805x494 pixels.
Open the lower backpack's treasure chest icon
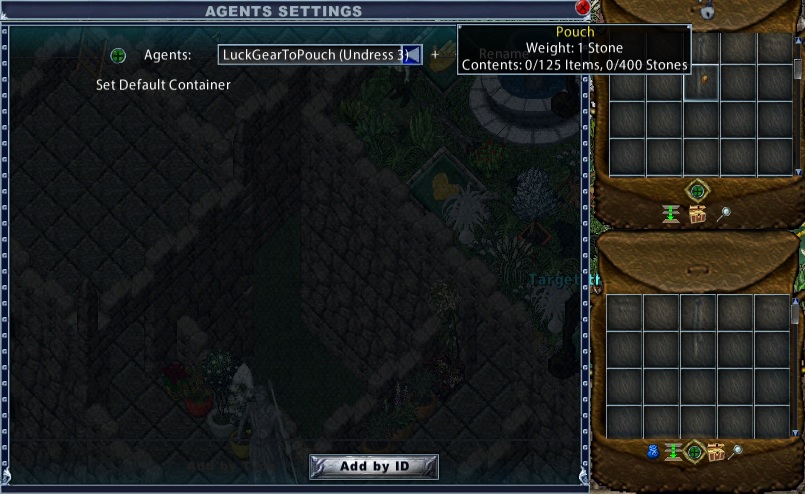tap(716, 452)
